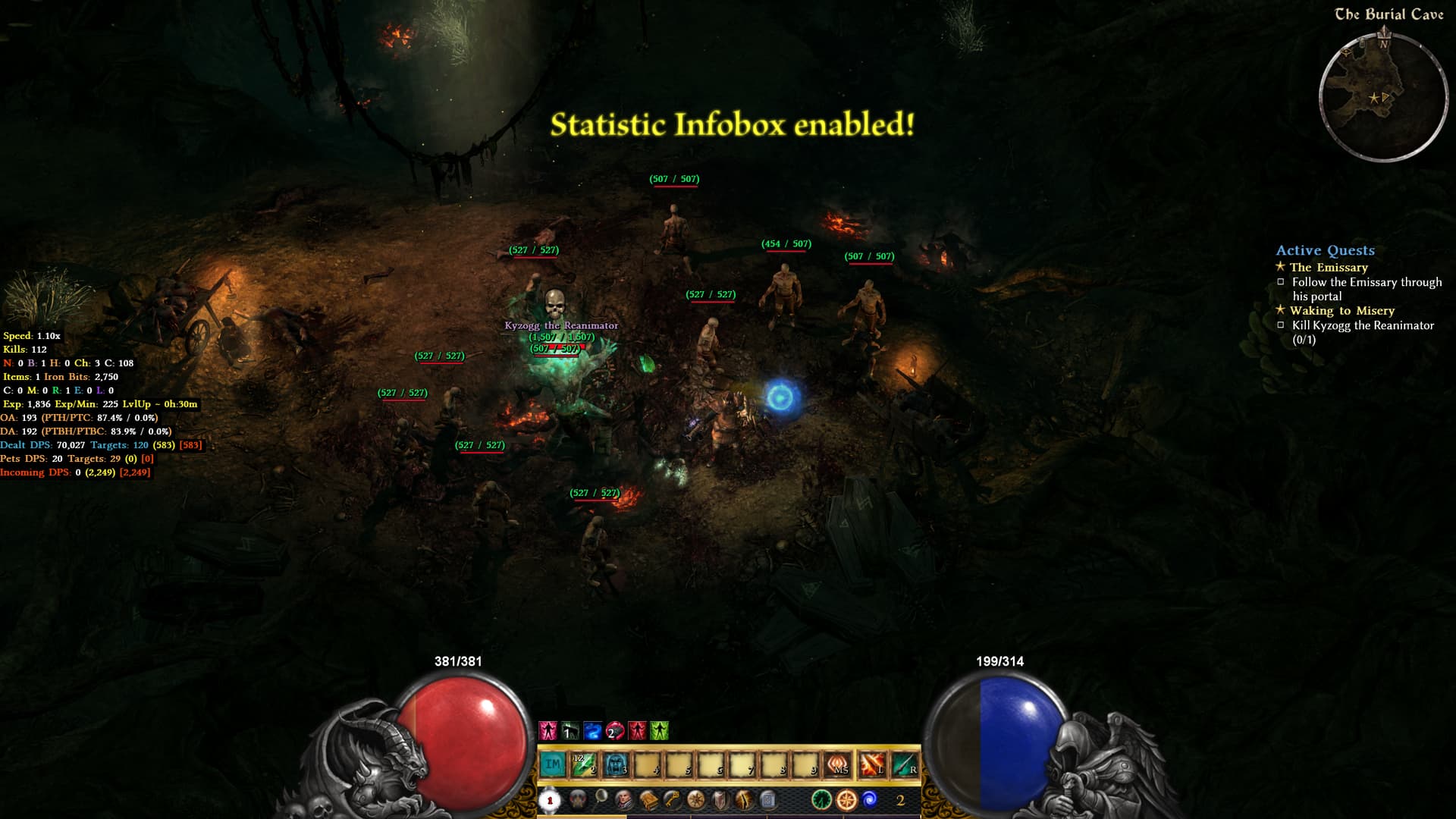Open the character portrait window
Image resolution: width=1456 pixels, height=819 pixels.
click(623, 799)
